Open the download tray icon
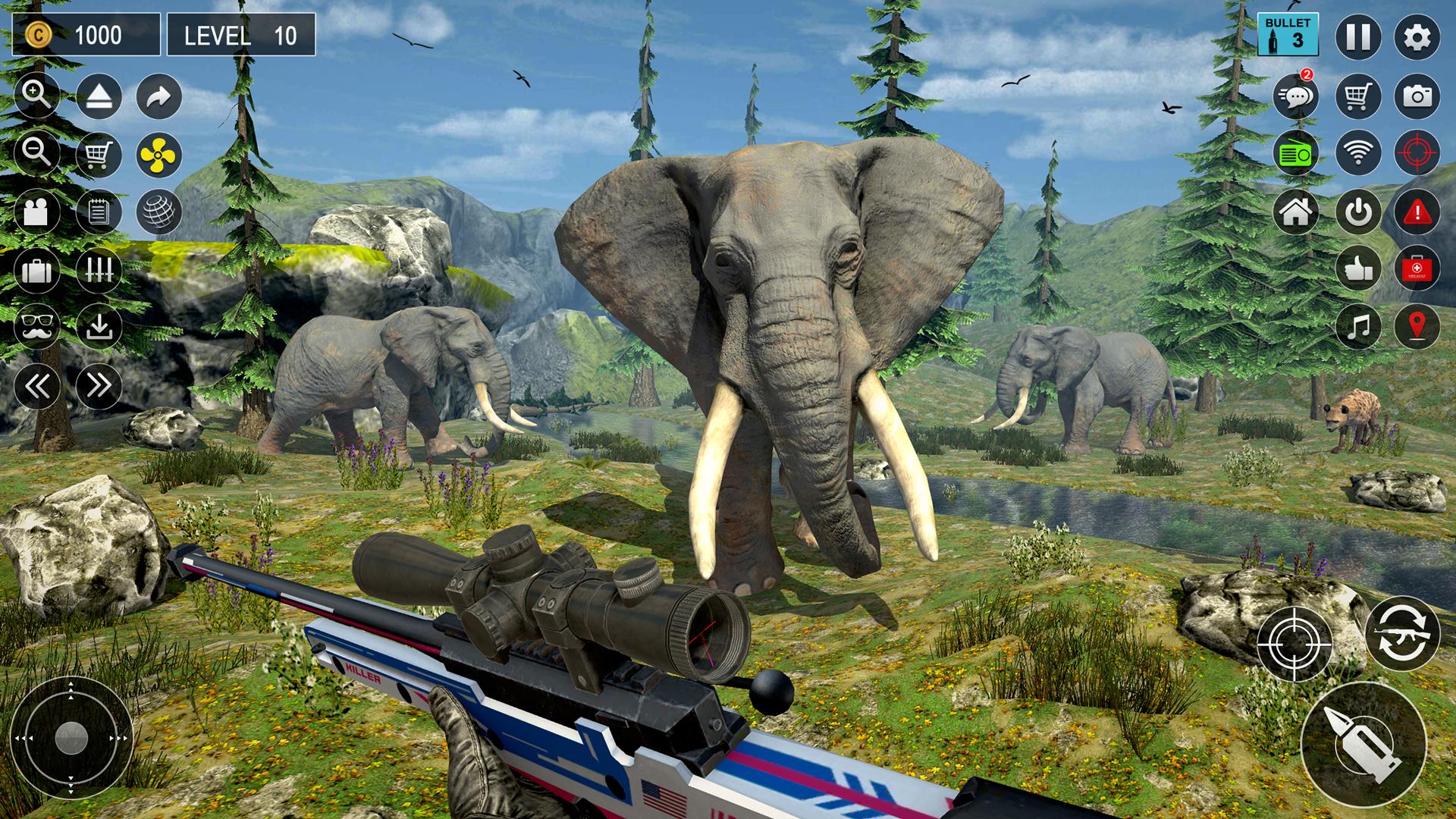The height and width of the screenshot is (819, 1456). 99,327
